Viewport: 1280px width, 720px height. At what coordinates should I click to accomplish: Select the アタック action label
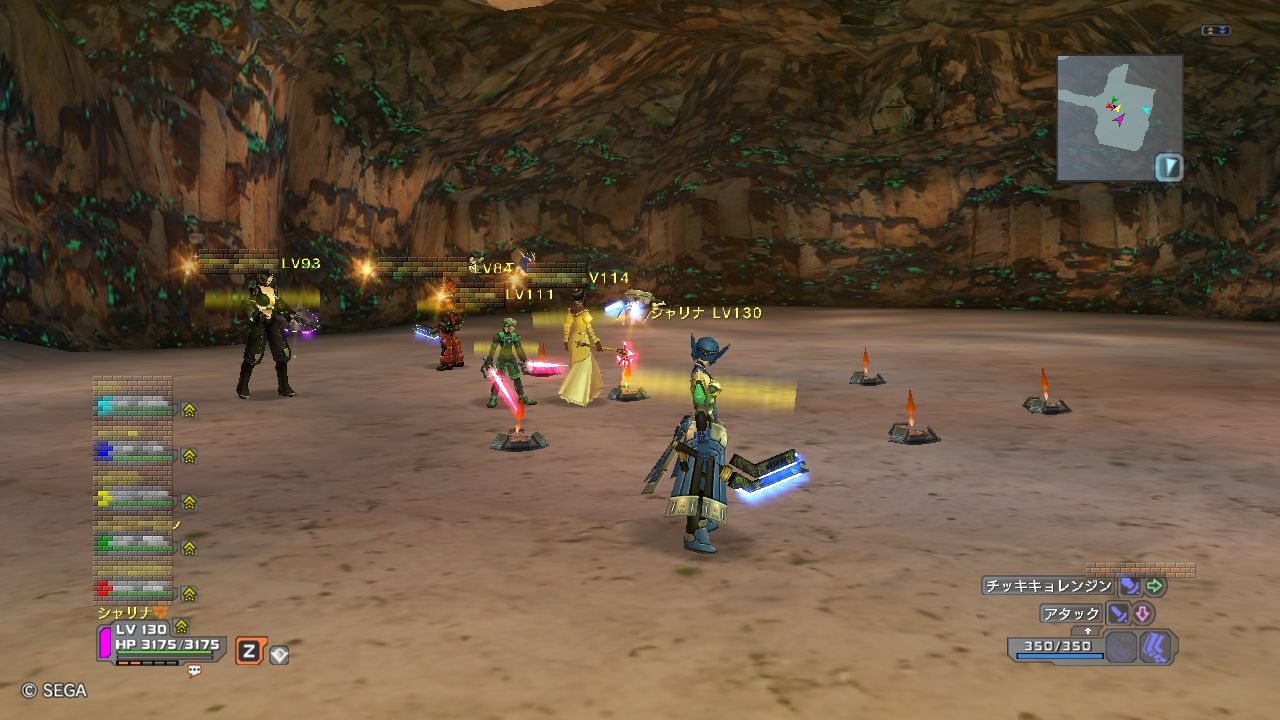[x=1071, y=614]
